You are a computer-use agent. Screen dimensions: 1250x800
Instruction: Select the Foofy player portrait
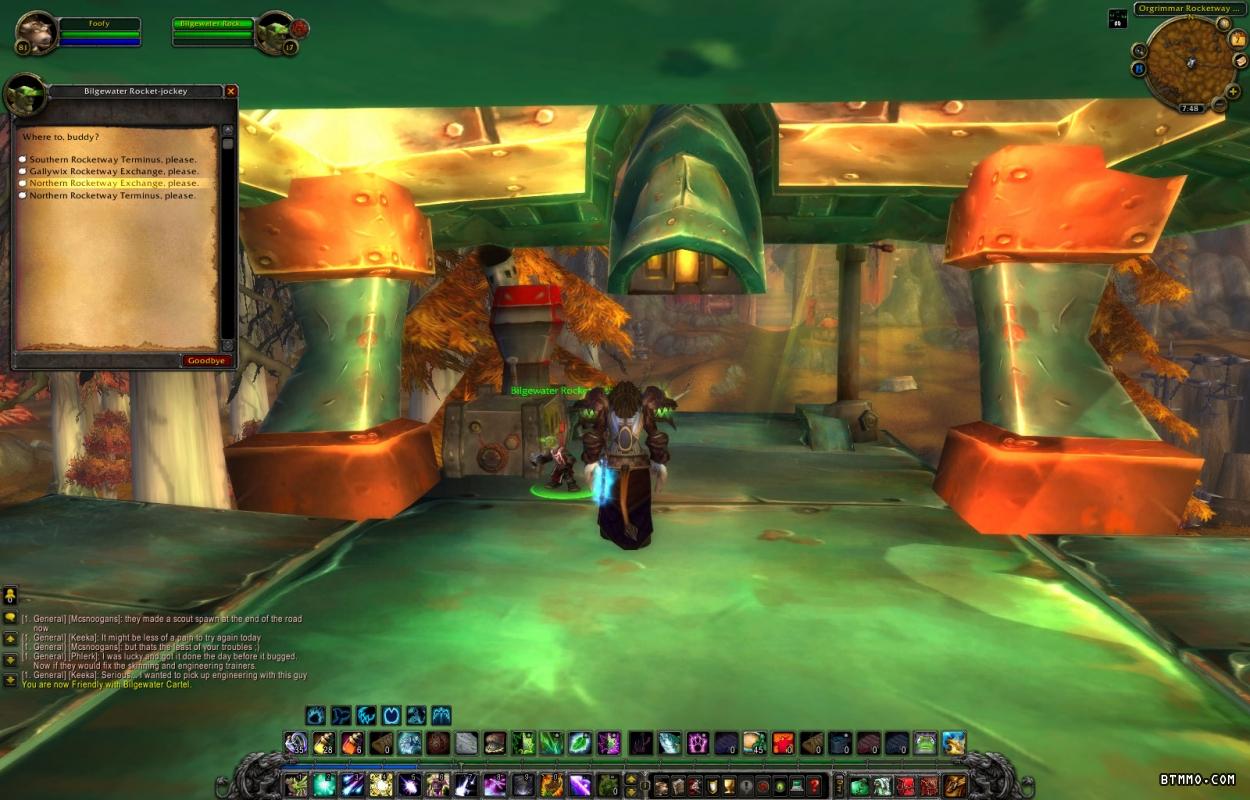36,32
